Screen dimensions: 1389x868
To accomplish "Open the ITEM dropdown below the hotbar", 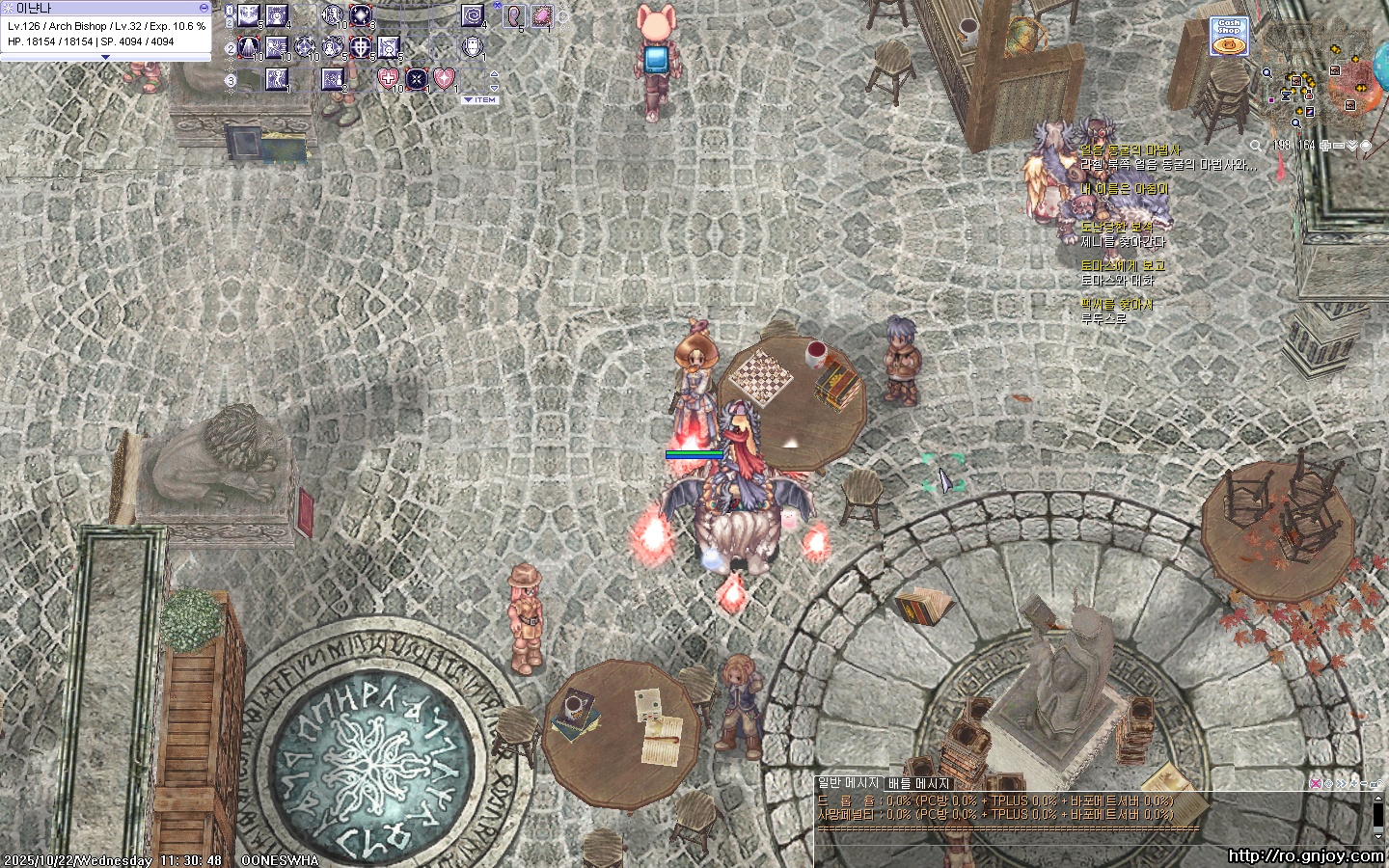I will 480,99.
